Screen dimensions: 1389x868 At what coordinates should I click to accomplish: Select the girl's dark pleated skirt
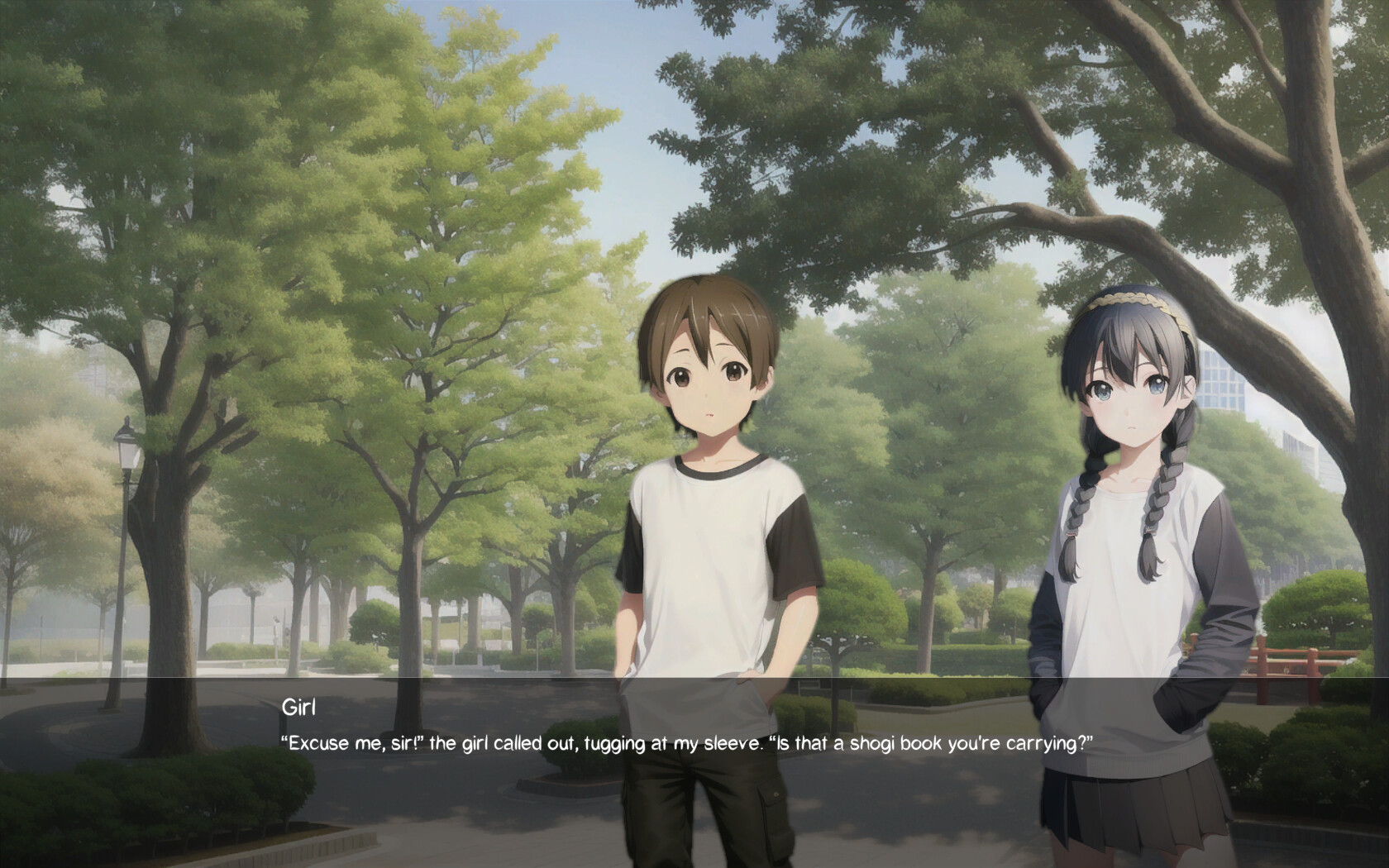click(1133, 810)
